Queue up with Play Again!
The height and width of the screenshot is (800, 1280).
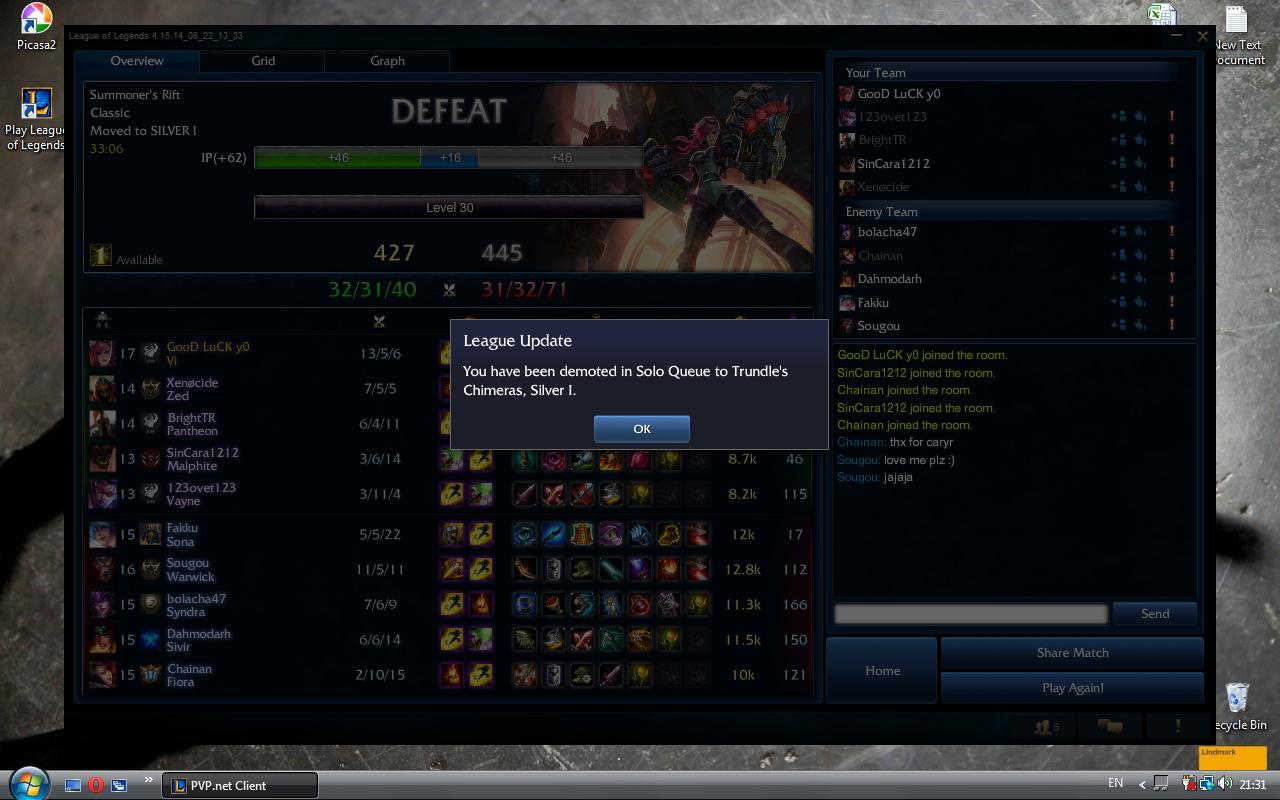point(1072,688)
